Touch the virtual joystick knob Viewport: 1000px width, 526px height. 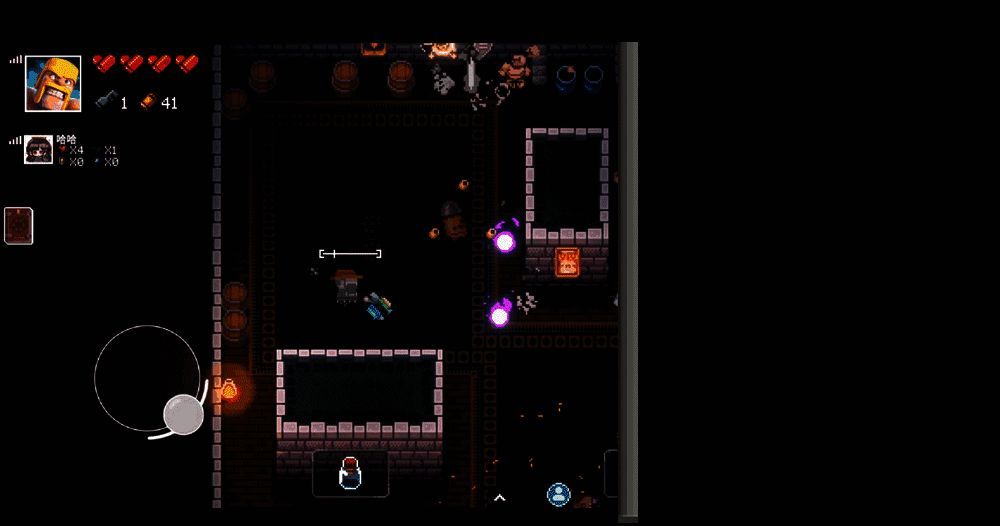(x=184, y=414)
